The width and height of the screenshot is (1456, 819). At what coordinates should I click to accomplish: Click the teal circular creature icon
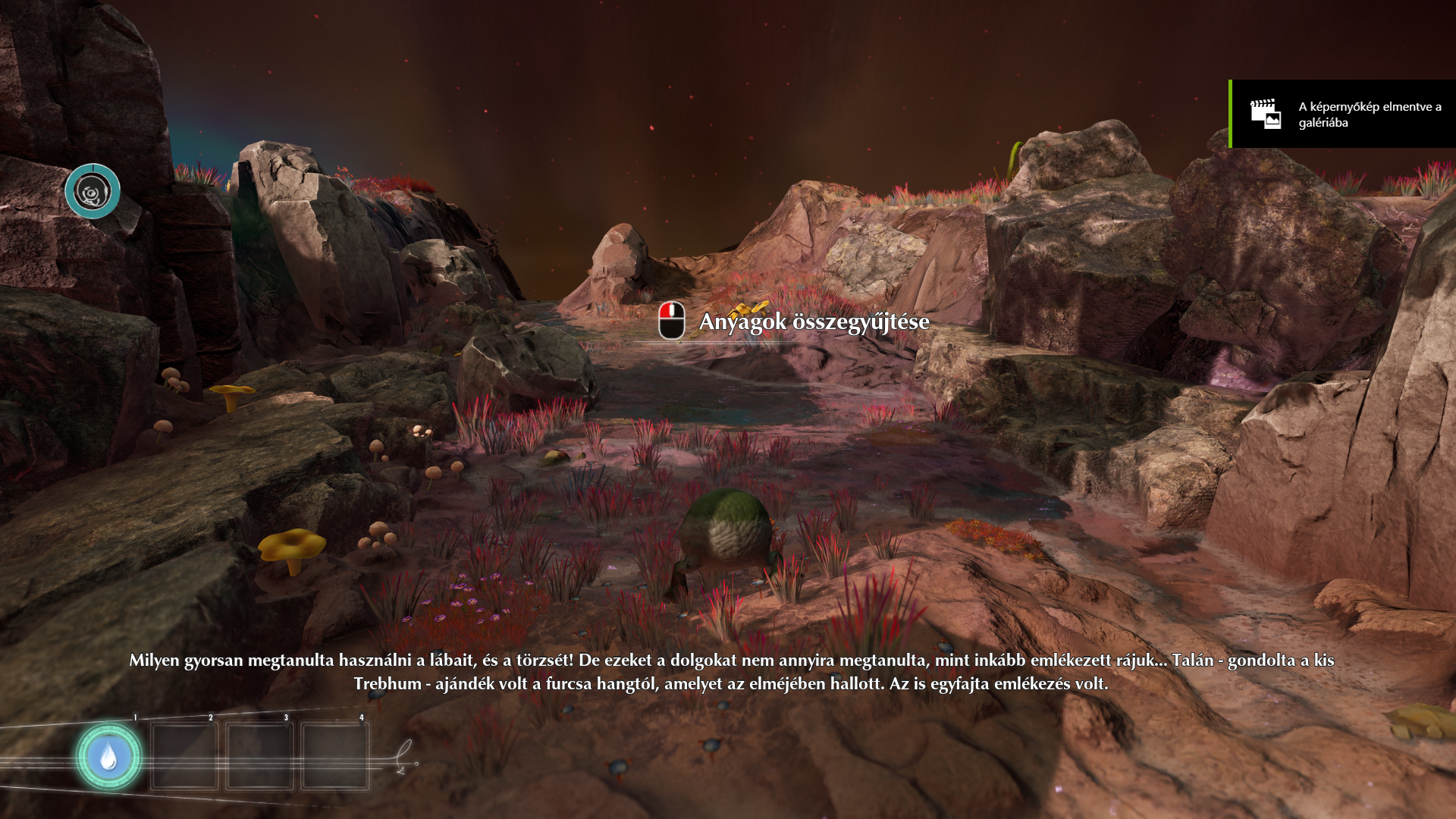click(x=93, y=191)
